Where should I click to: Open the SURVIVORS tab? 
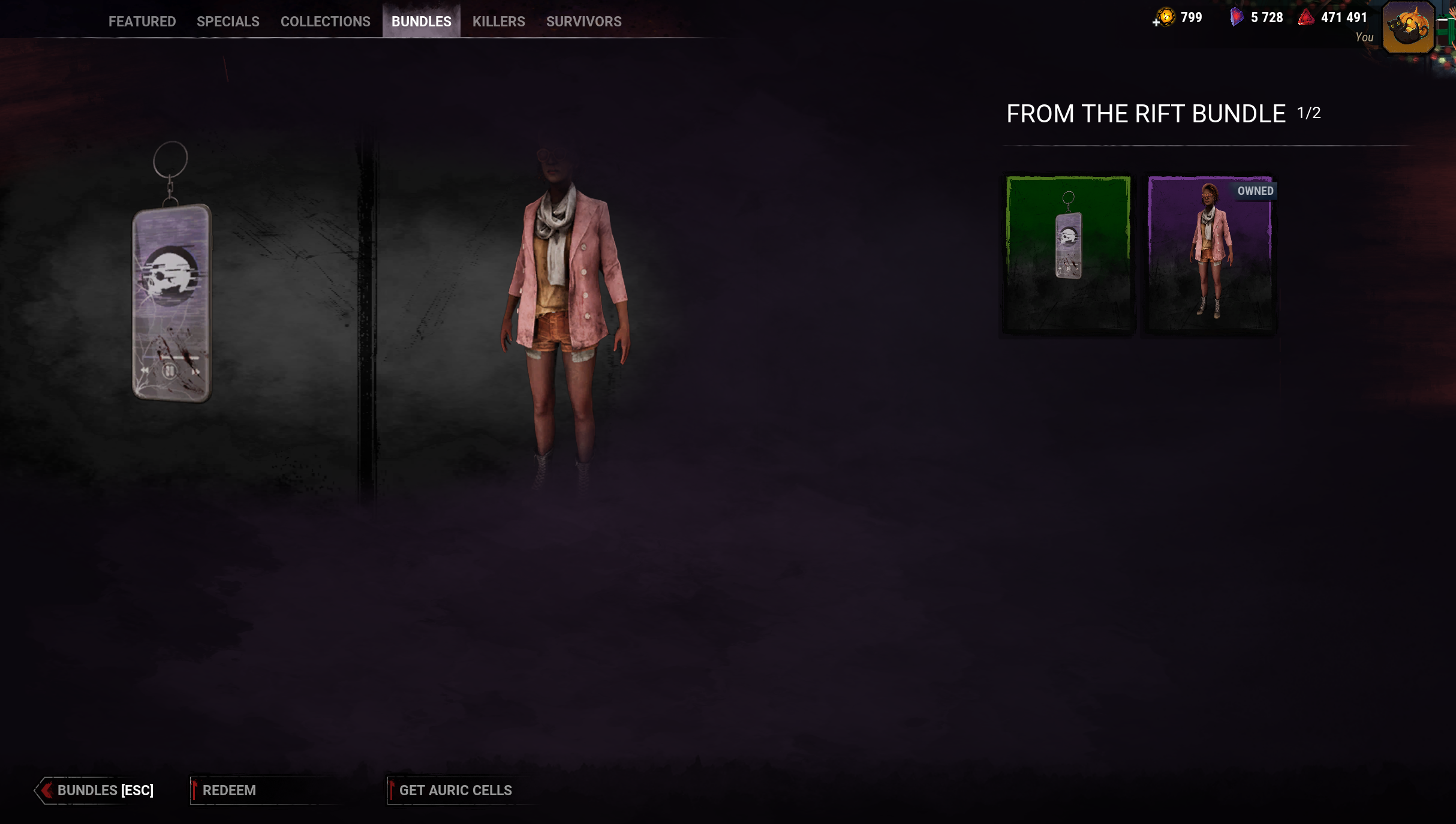click(583, 21)
